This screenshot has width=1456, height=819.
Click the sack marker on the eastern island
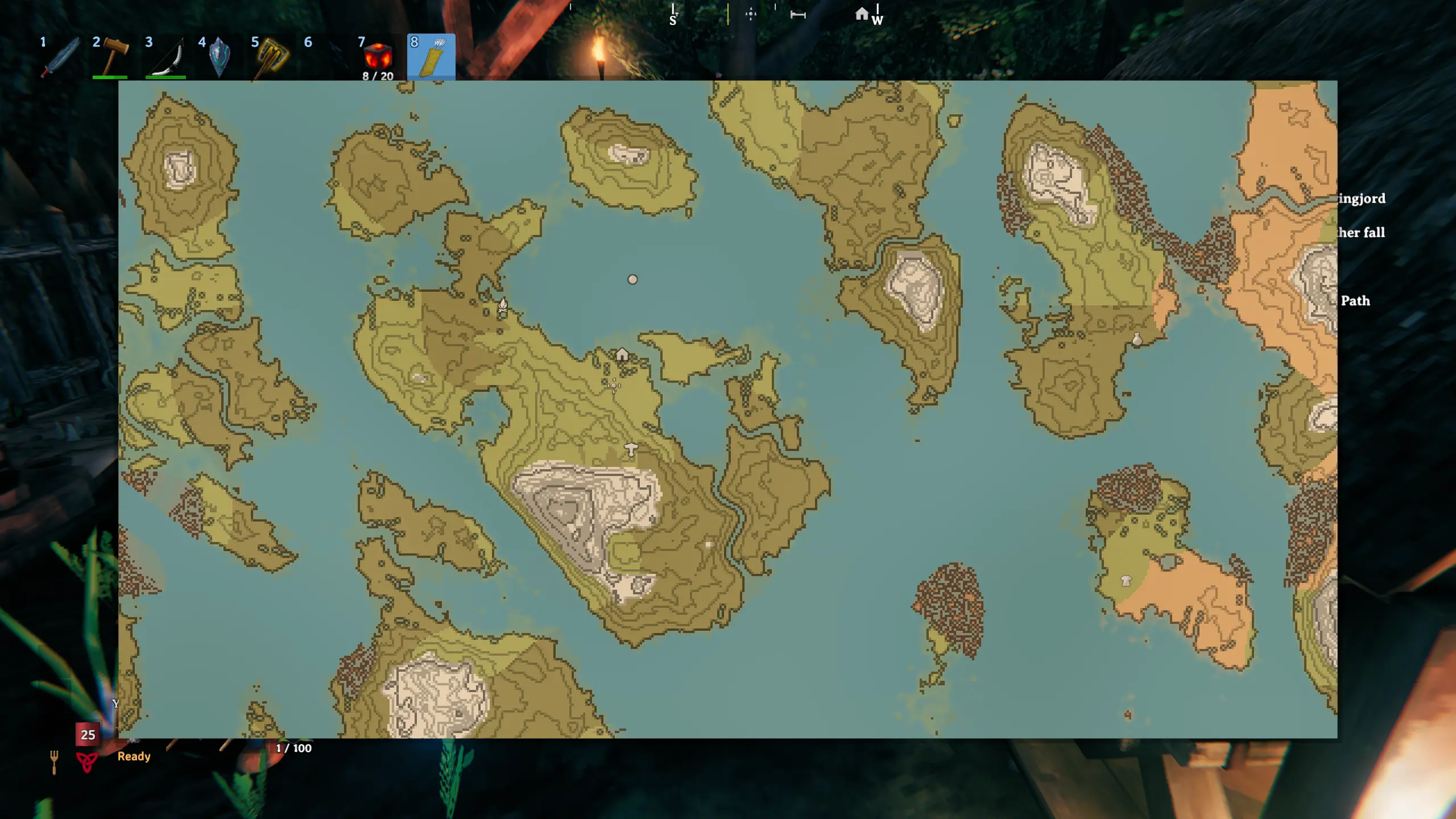(1137, 340)
